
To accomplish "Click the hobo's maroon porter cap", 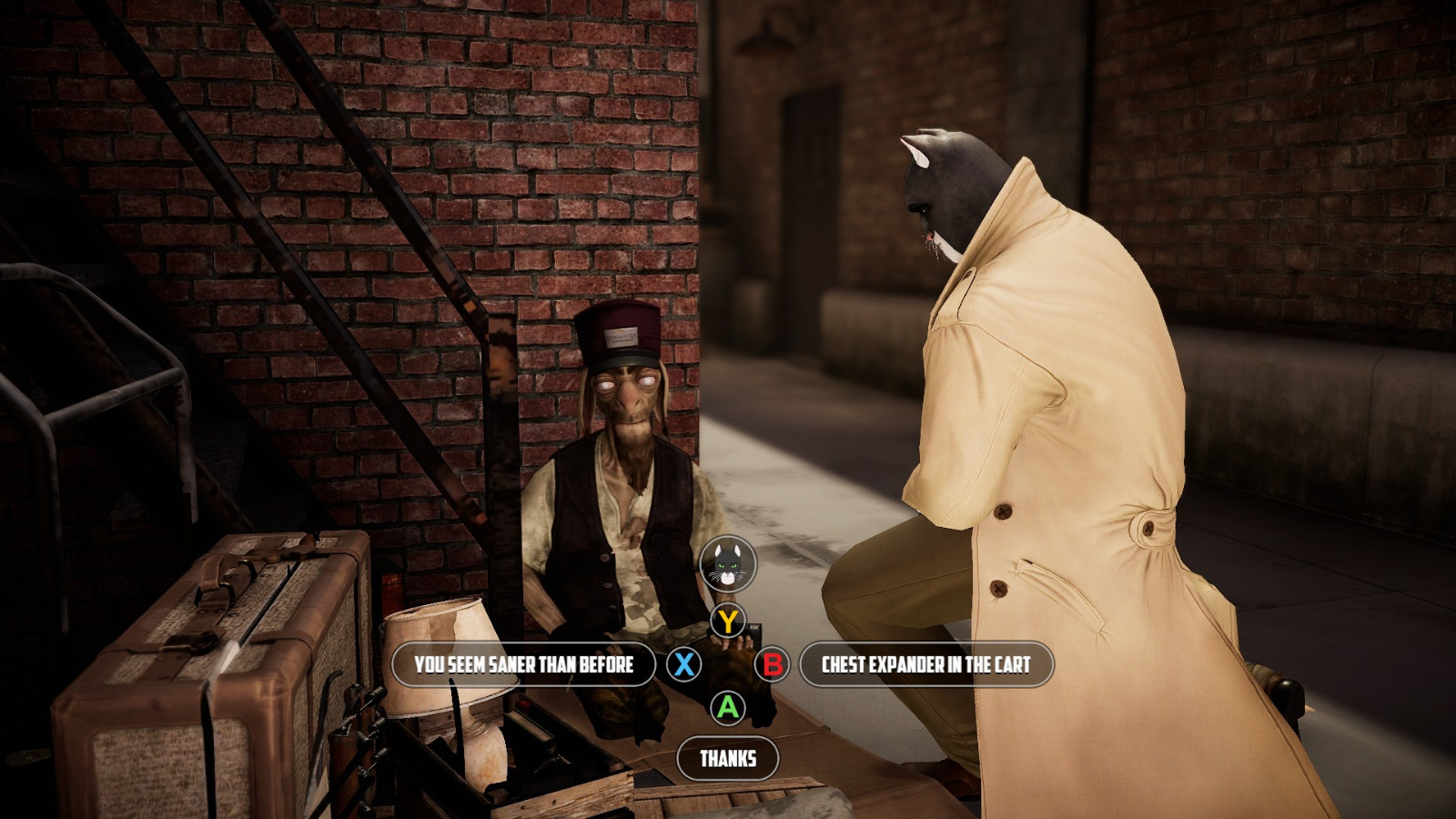I will pyautogui.click(x=617, y=335).
